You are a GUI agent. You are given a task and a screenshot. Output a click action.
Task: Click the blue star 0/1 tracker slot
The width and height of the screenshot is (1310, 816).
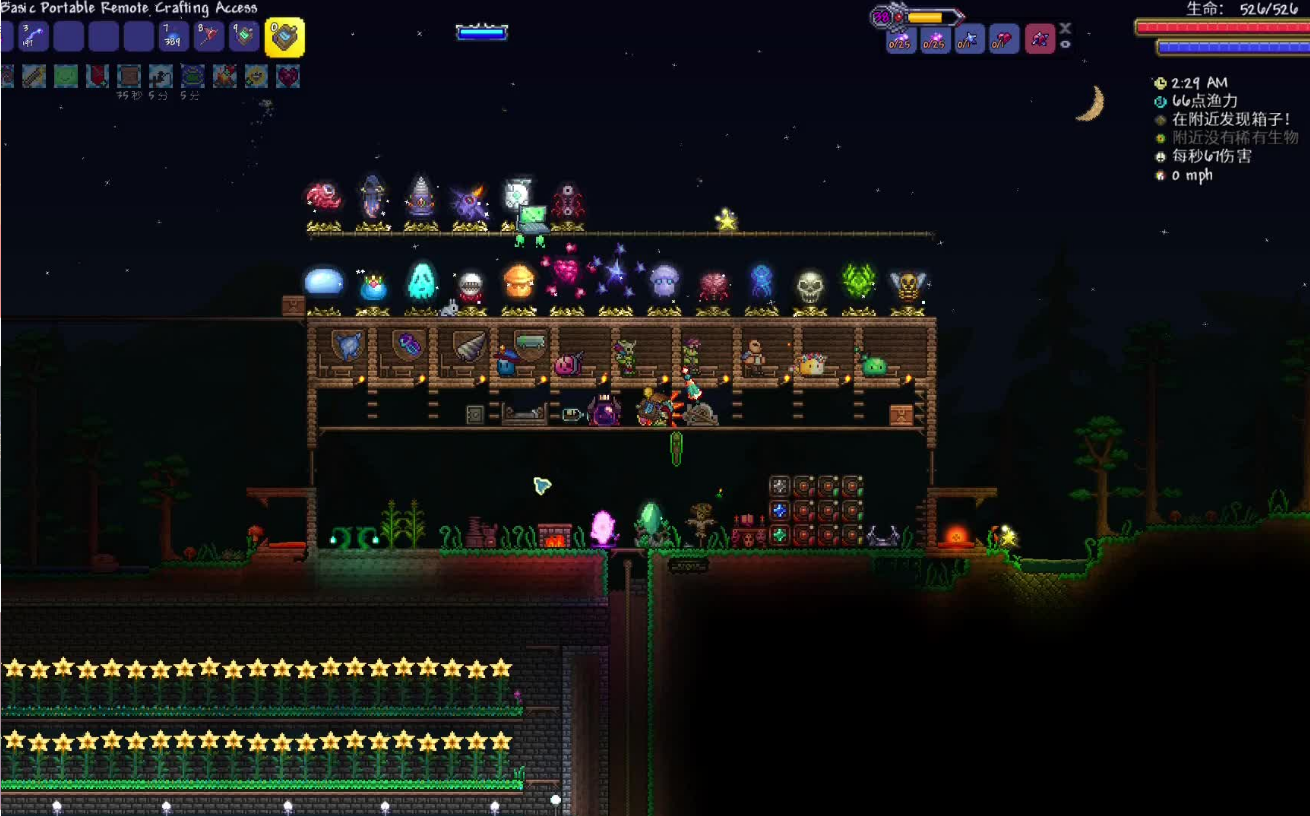(969, 41)
